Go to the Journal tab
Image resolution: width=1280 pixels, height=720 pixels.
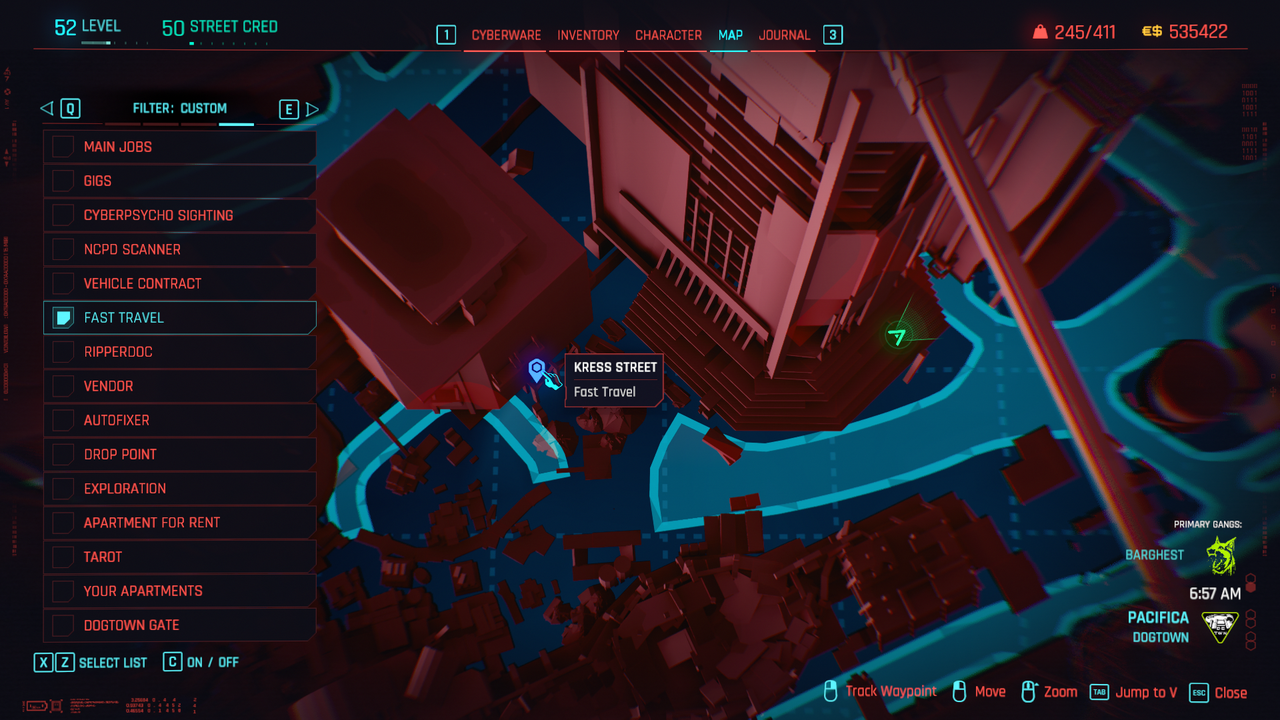click(784, 35)
